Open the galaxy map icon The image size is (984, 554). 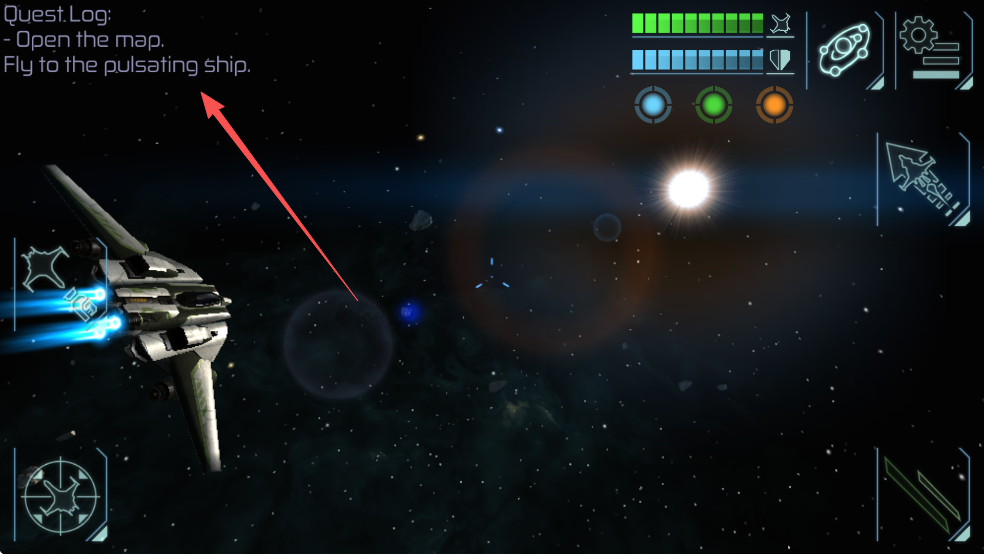pos(844,48)
